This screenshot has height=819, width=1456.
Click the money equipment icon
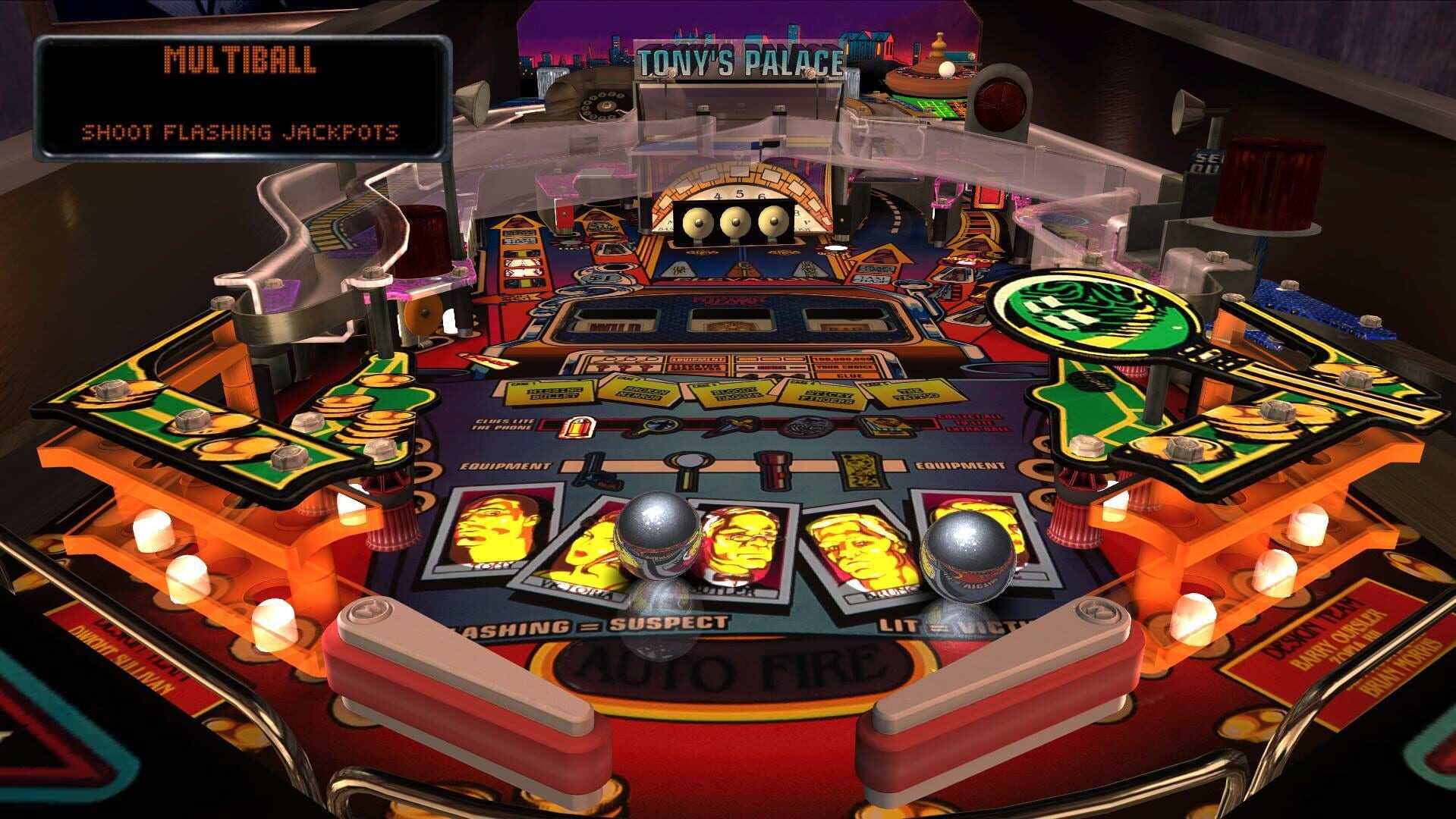[860, 470]
